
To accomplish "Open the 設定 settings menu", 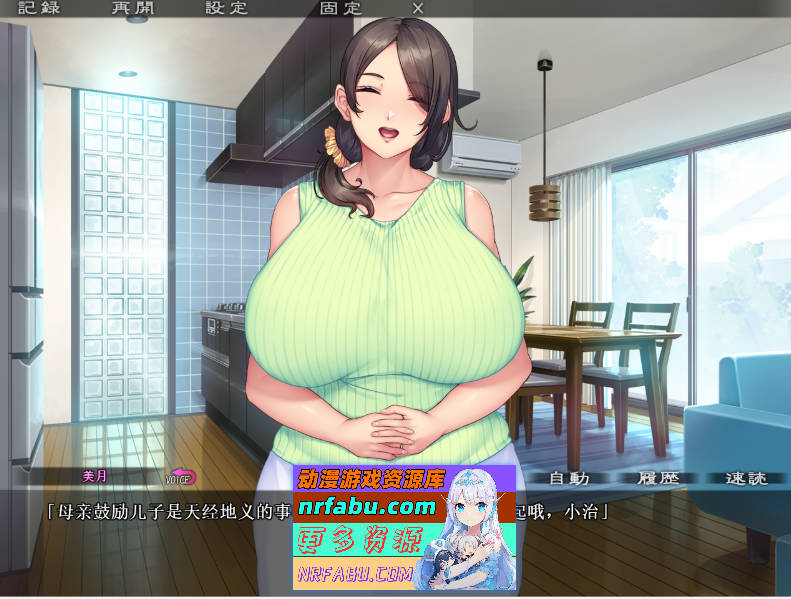I will pos(227,8).
